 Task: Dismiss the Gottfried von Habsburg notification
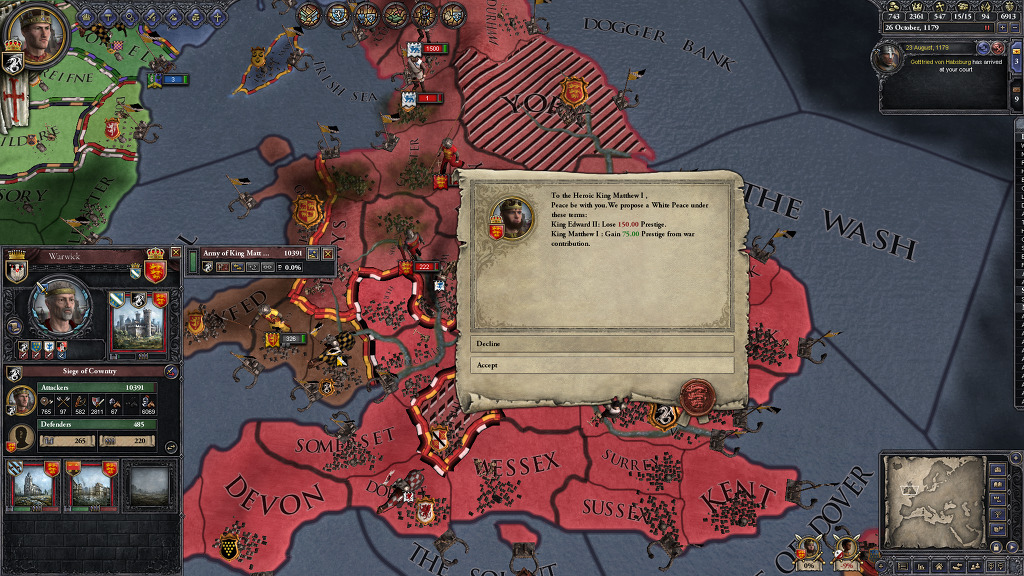[997, 47]
